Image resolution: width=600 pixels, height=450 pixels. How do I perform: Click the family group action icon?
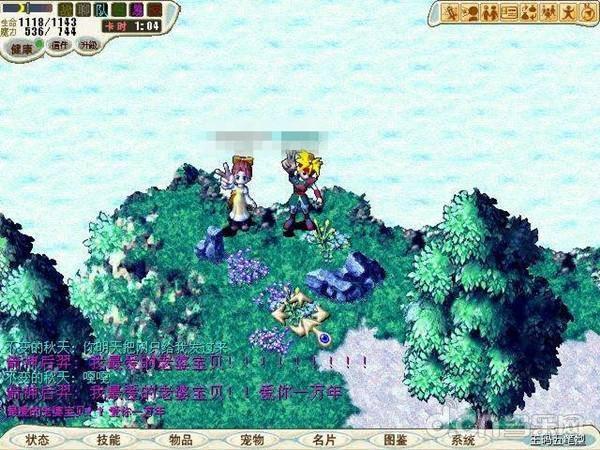pyautogui.click(x=548, y=13)
